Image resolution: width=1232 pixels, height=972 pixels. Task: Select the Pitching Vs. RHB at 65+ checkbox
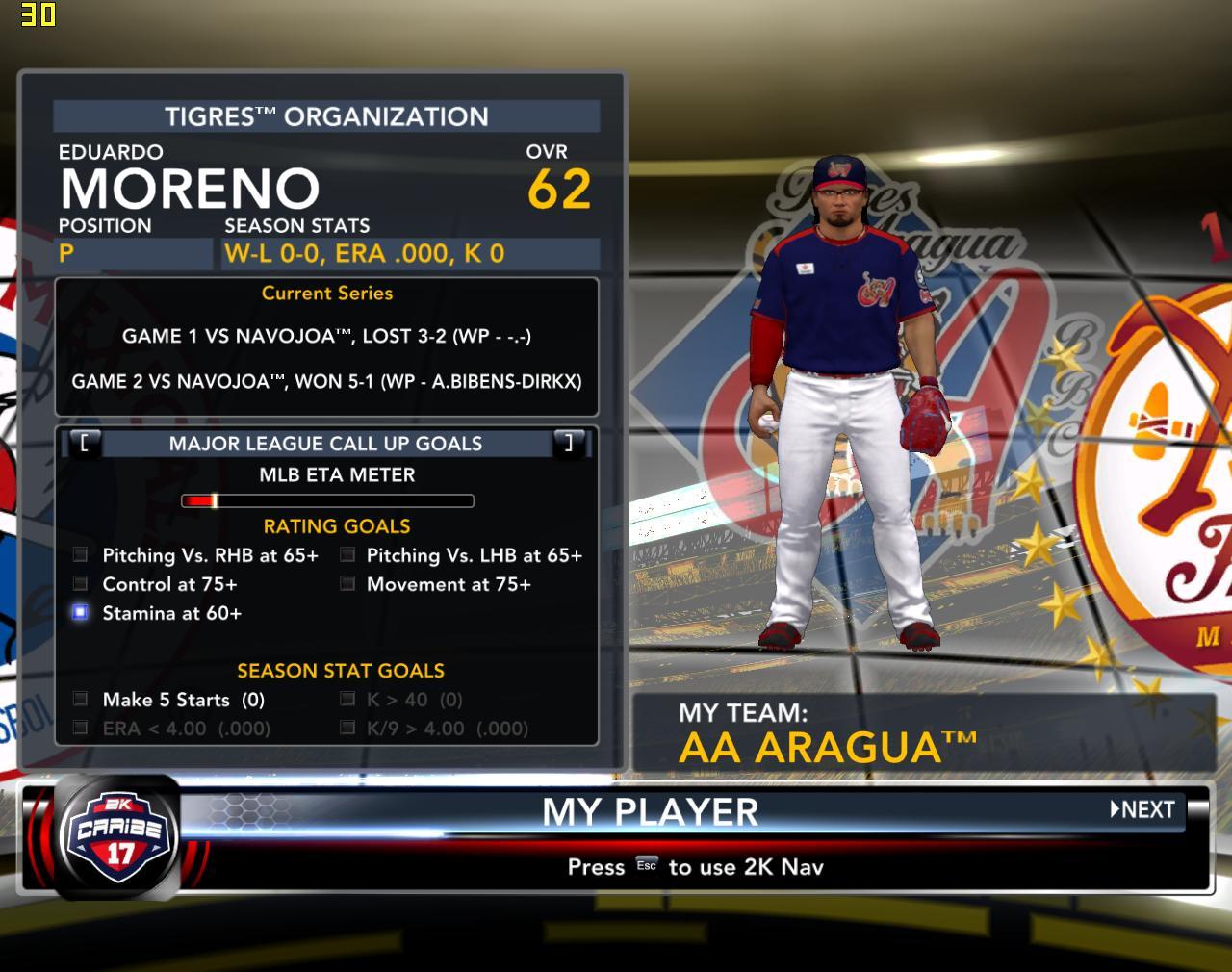(x=81, y=555)
